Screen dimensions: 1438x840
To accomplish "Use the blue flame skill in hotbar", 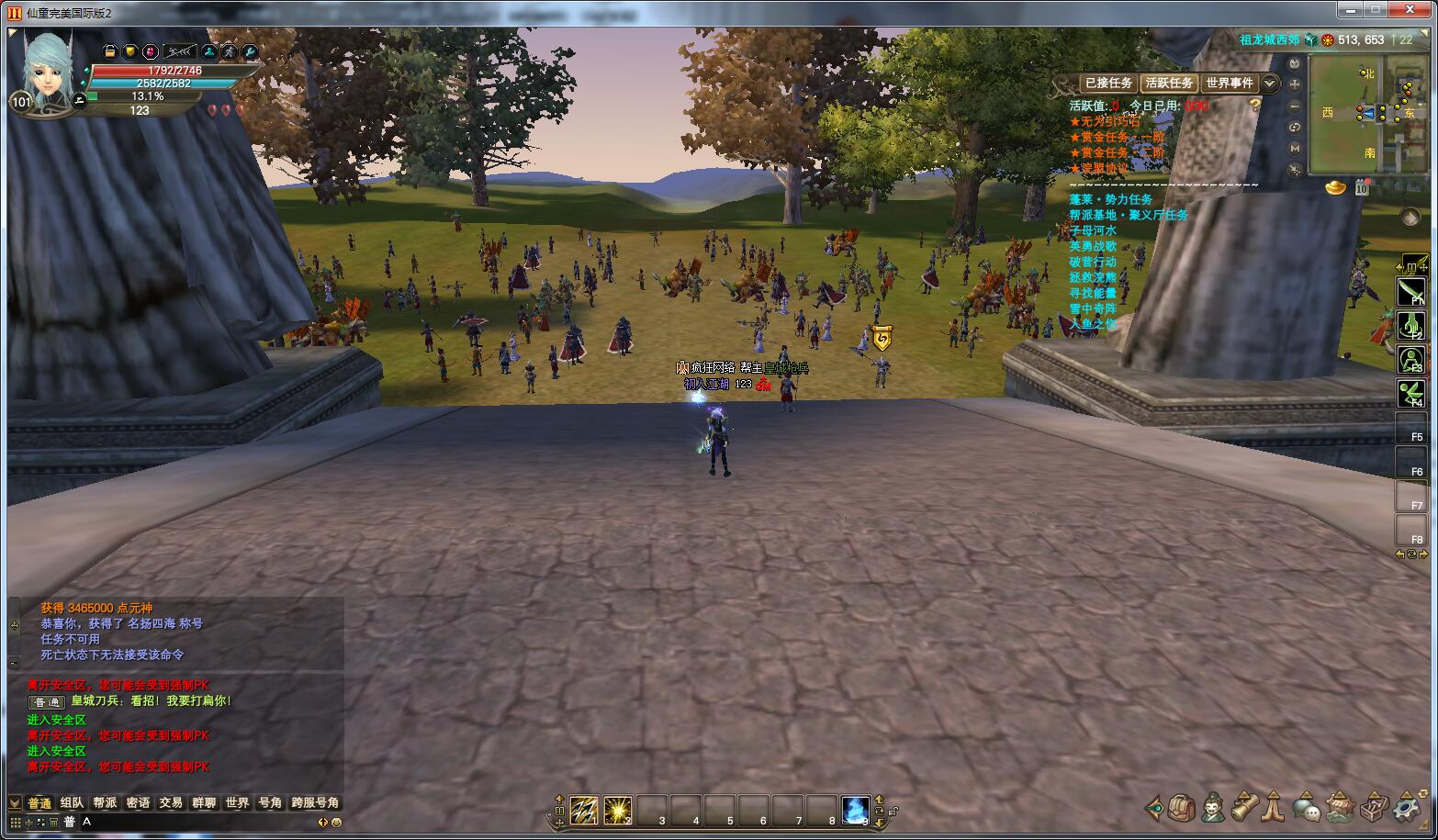I will tap(855, 810).
